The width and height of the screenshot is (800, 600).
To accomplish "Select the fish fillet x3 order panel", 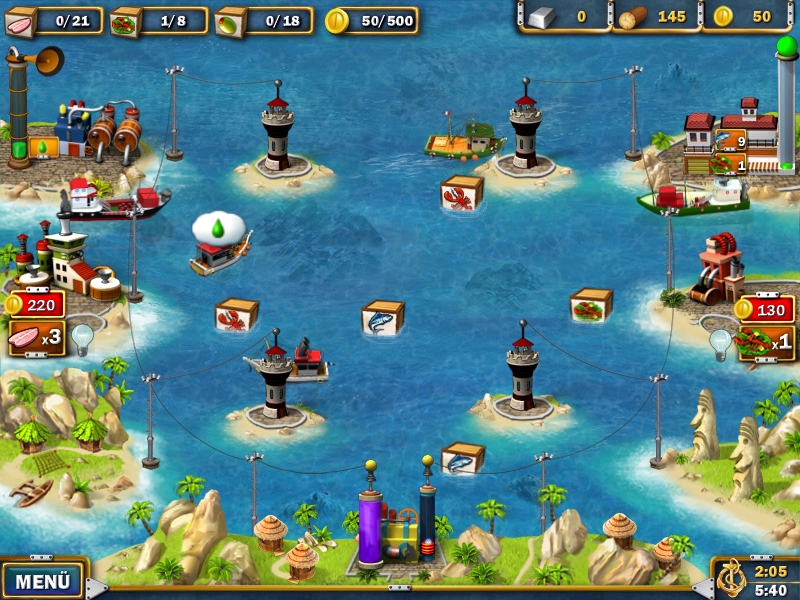I will [x=36, y=338].
